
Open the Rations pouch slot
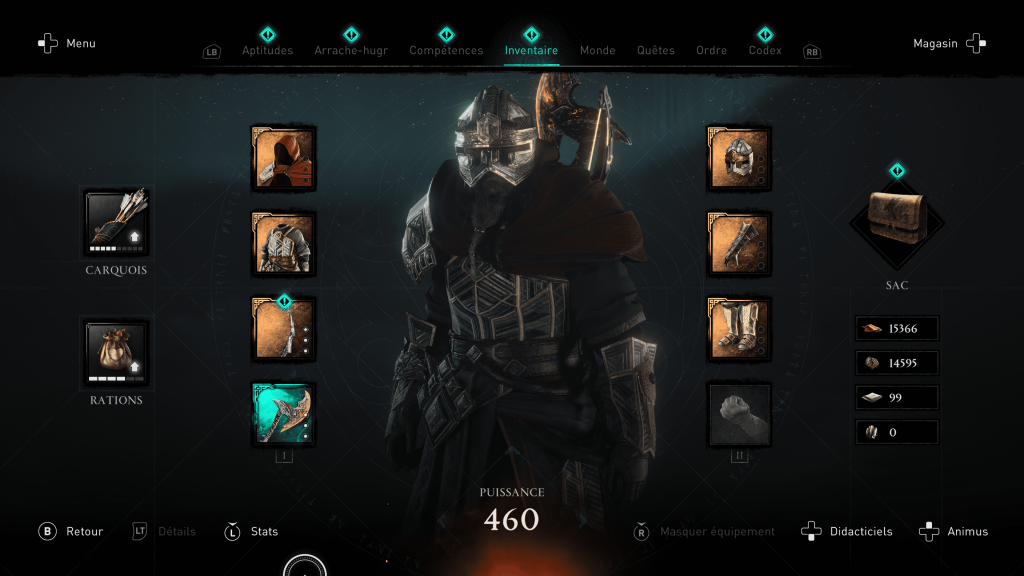tap(116, 353)
